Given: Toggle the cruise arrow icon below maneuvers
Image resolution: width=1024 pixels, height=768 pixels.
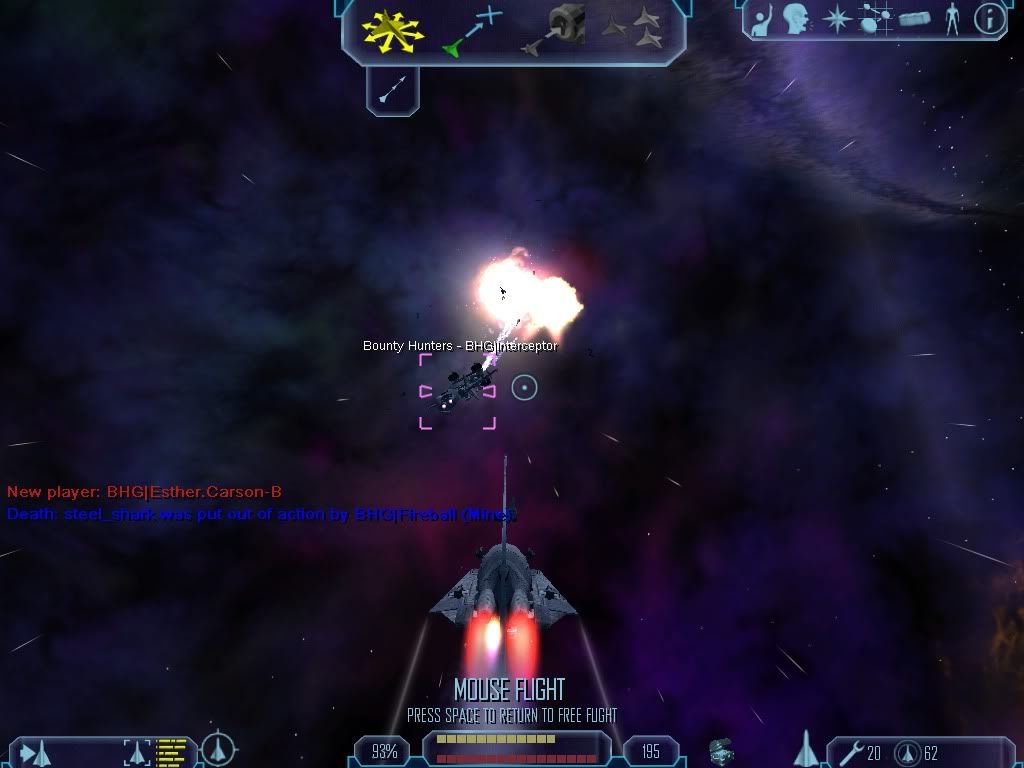Looking at the screenshot, I should click(392, 89).
